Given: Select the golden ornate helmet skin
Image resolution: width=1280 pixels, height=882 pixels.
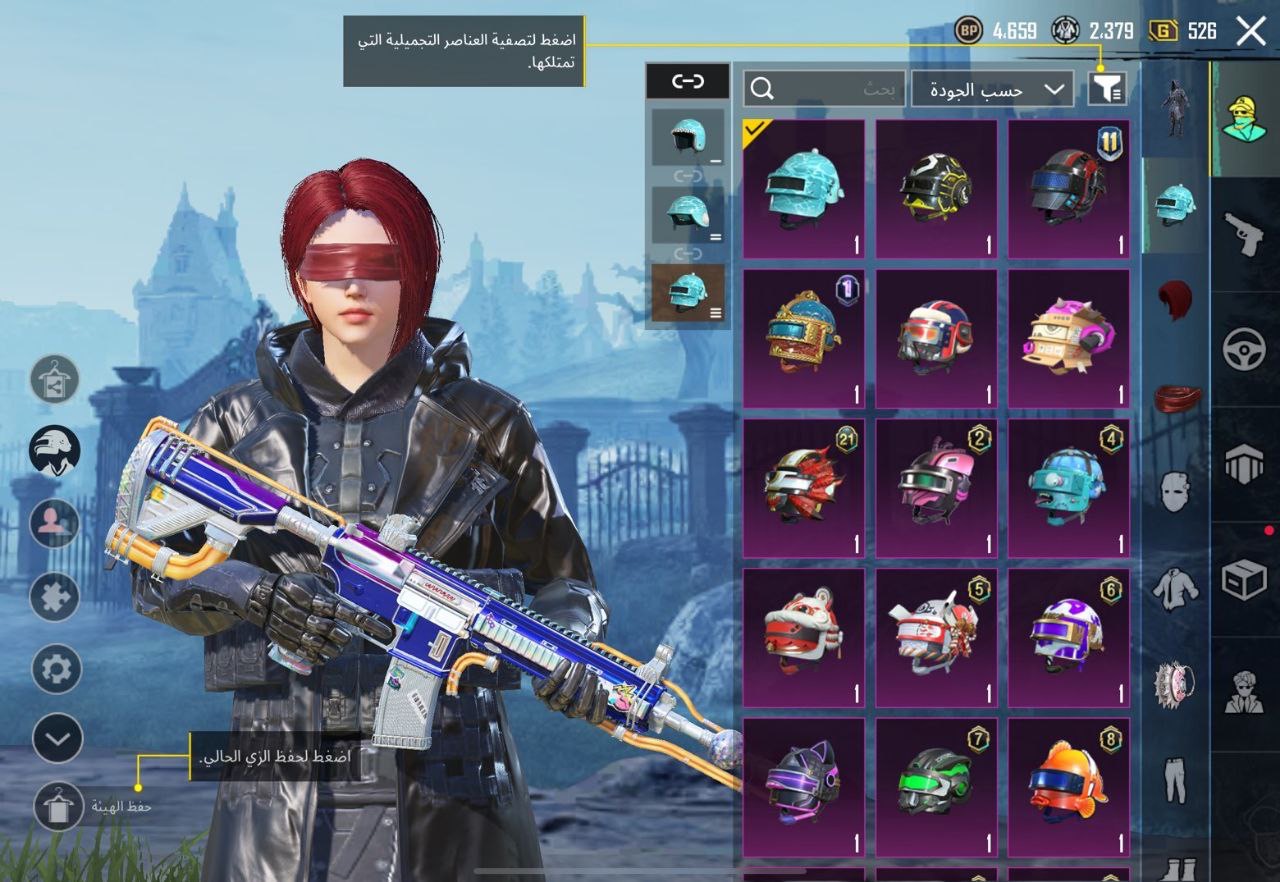Looking at the screenshot, I should click(803, 338).
